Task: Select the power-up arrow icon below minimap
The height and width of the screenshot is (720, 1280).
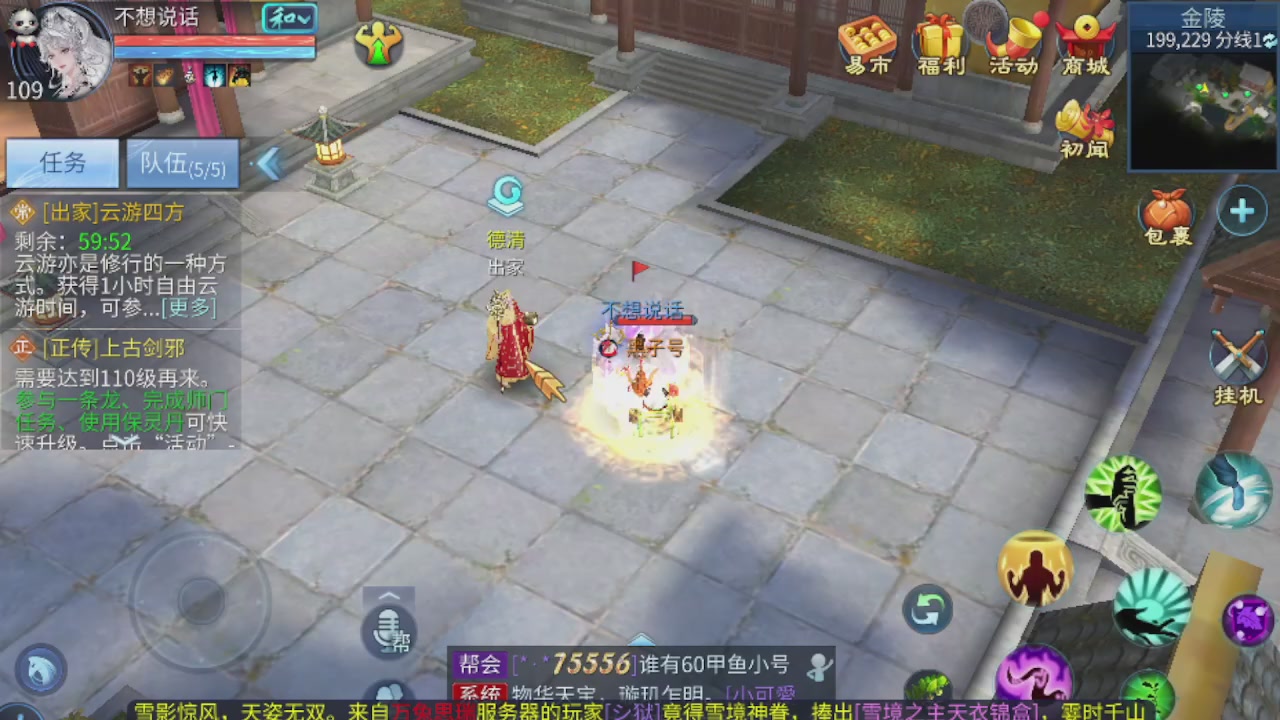Action: click(1241, 211)
